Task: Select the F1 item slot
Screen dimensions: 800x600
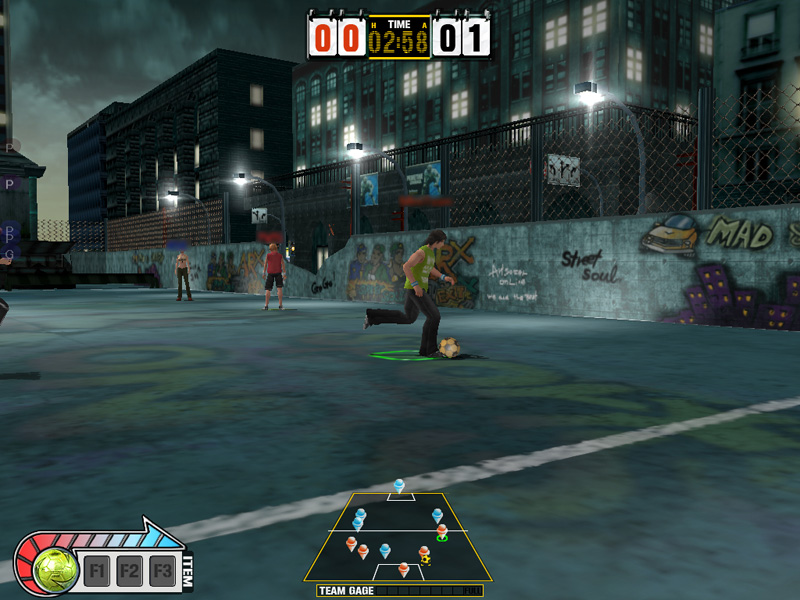Action: click(x=96, y=572)
